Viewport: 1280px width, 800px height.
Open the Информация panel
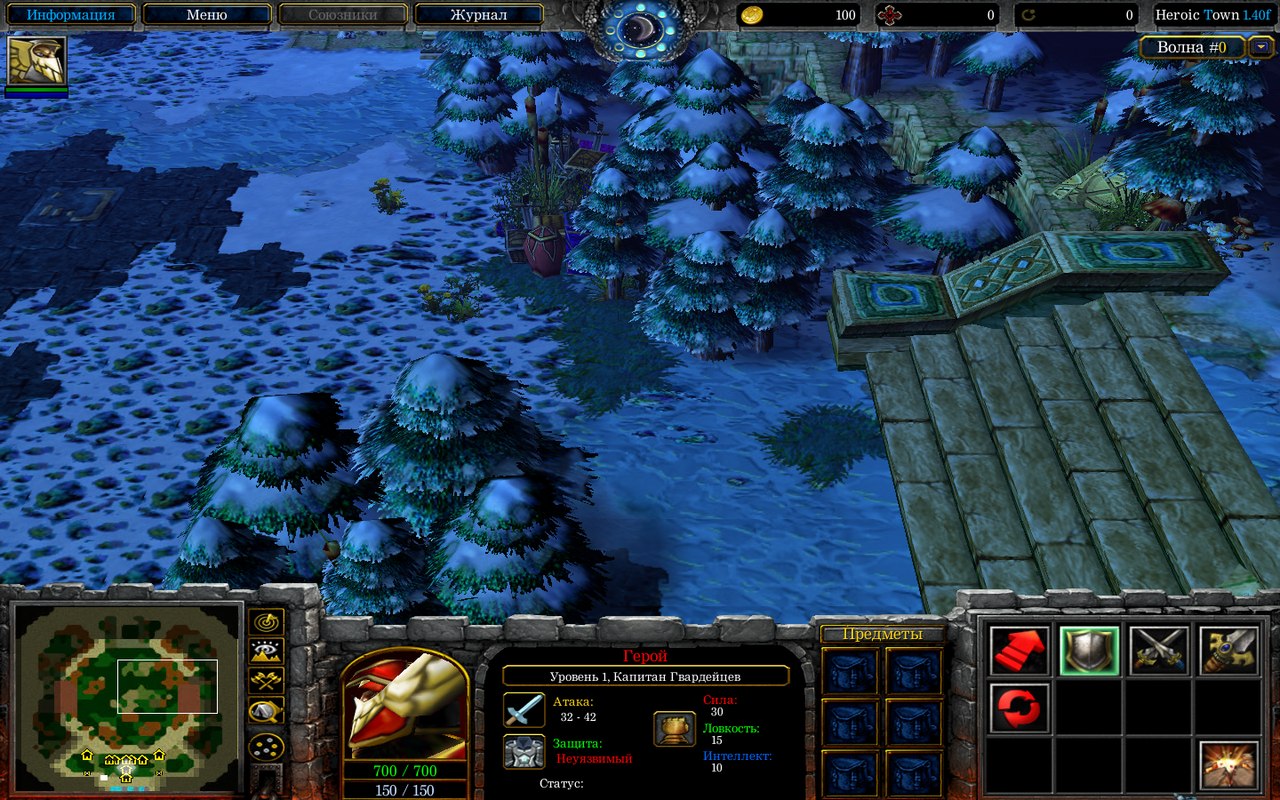pos(69,15)
